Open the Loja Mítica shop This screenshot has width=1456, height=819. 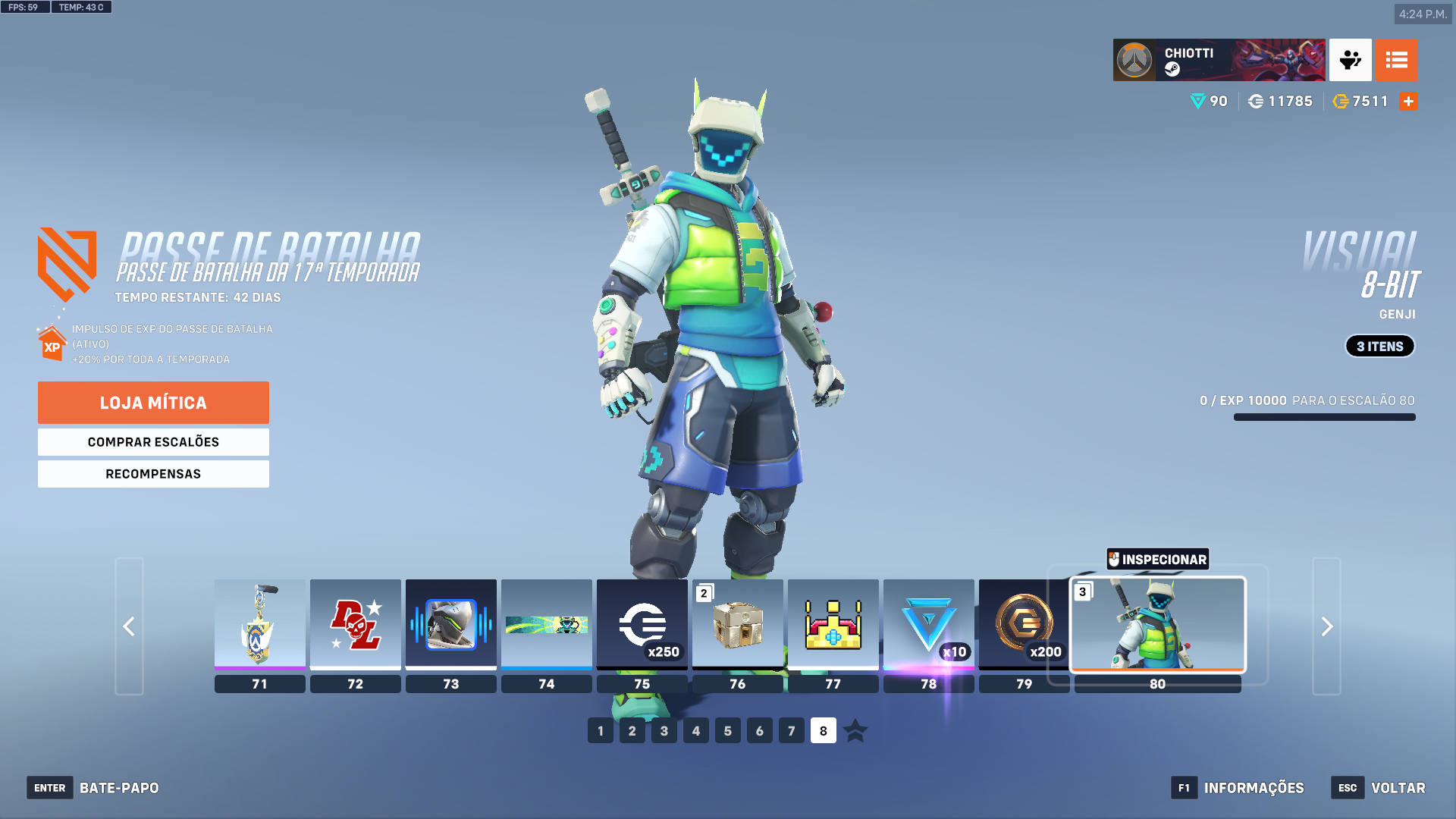pos(153,403)
